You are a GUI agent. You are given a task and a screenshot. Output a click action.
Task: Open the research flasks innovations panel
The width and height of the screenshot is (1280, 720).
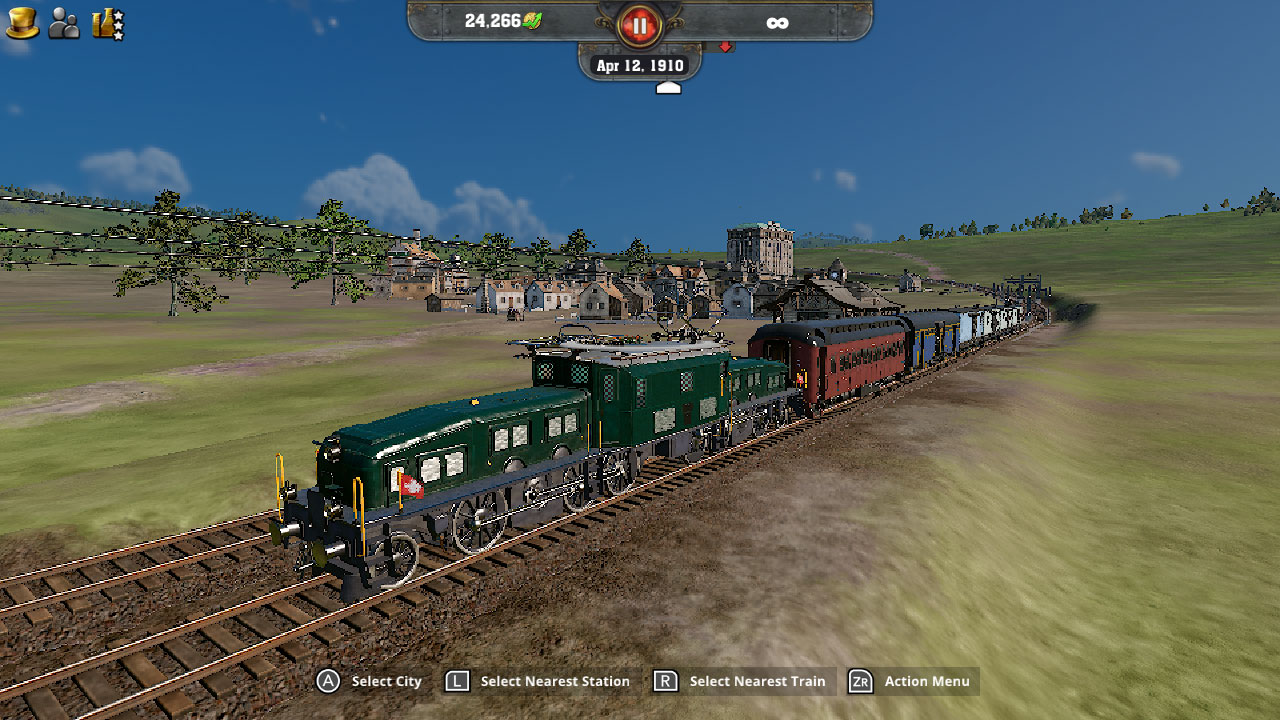101,22
